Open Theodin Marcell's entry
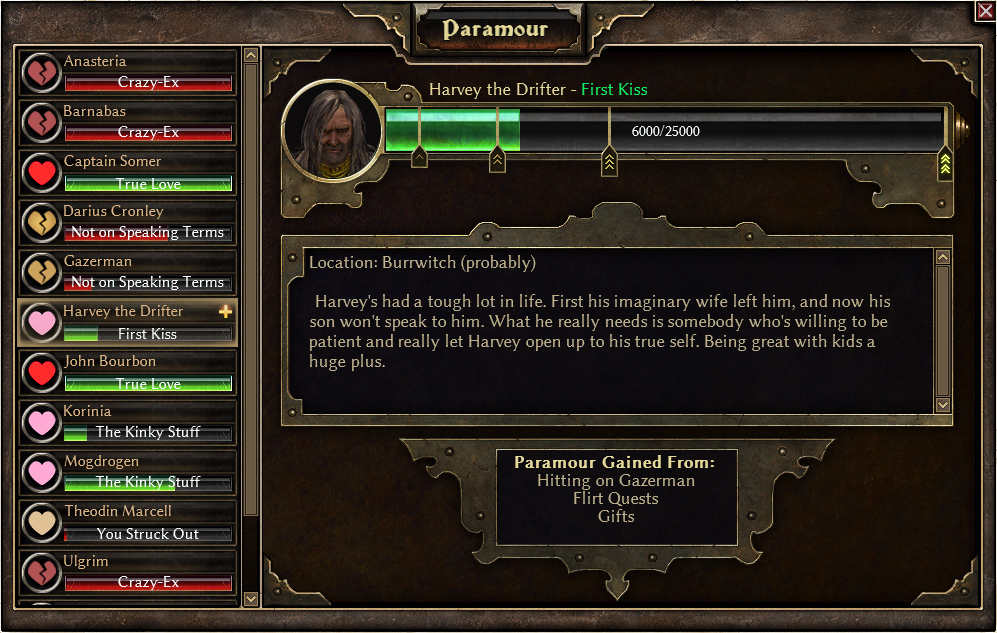This screenshot has width=997, height=633. coord(128,522)
